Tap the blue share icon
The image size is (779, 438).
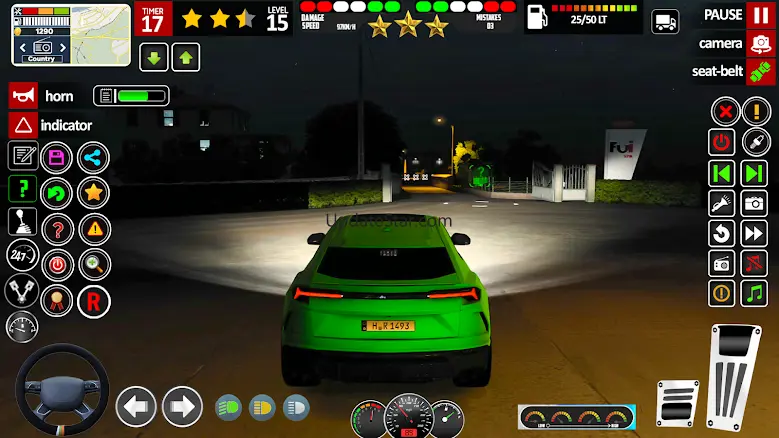point(93,157)
